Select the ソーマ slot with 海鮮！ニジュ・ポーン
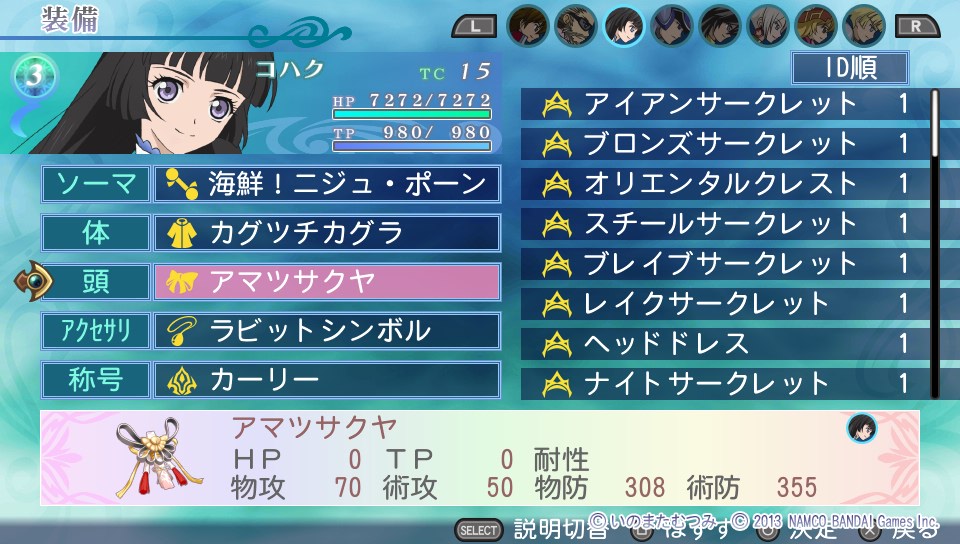This screenshot has height=544, width=960. (326, 183)
